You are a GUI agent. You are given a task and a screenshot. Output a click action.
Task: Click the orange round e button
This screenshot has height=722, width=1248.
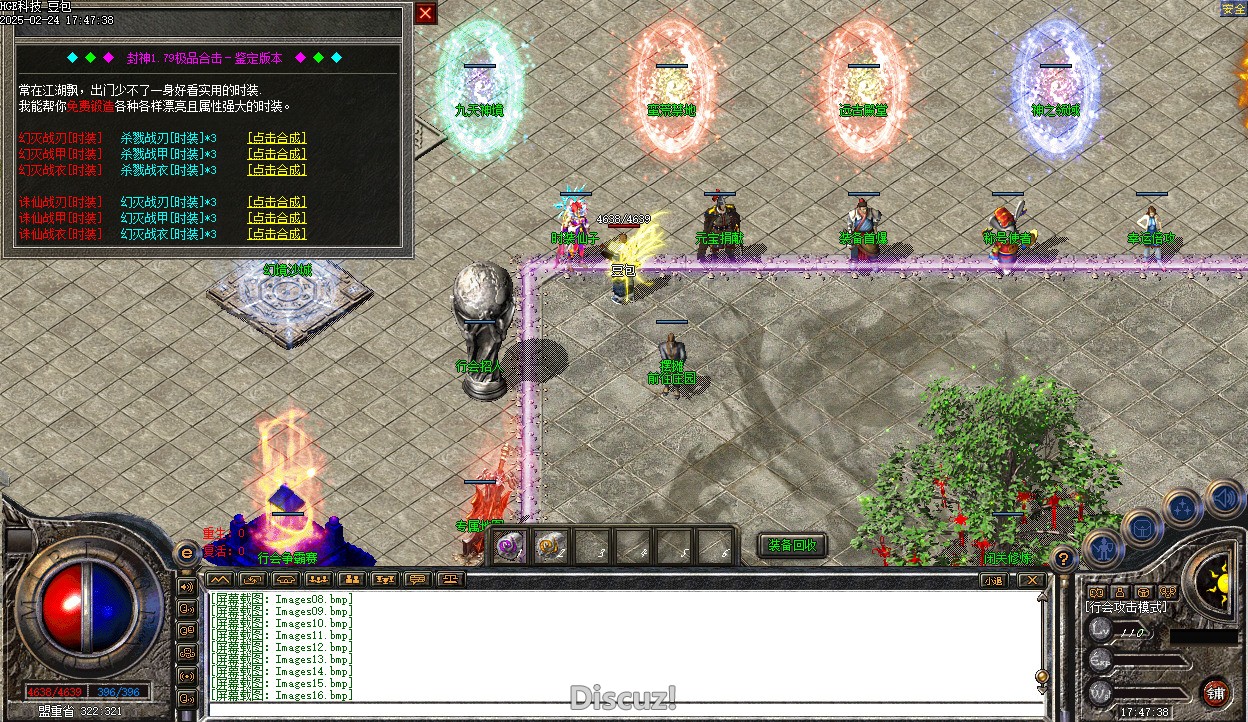[x=186, y=552]
